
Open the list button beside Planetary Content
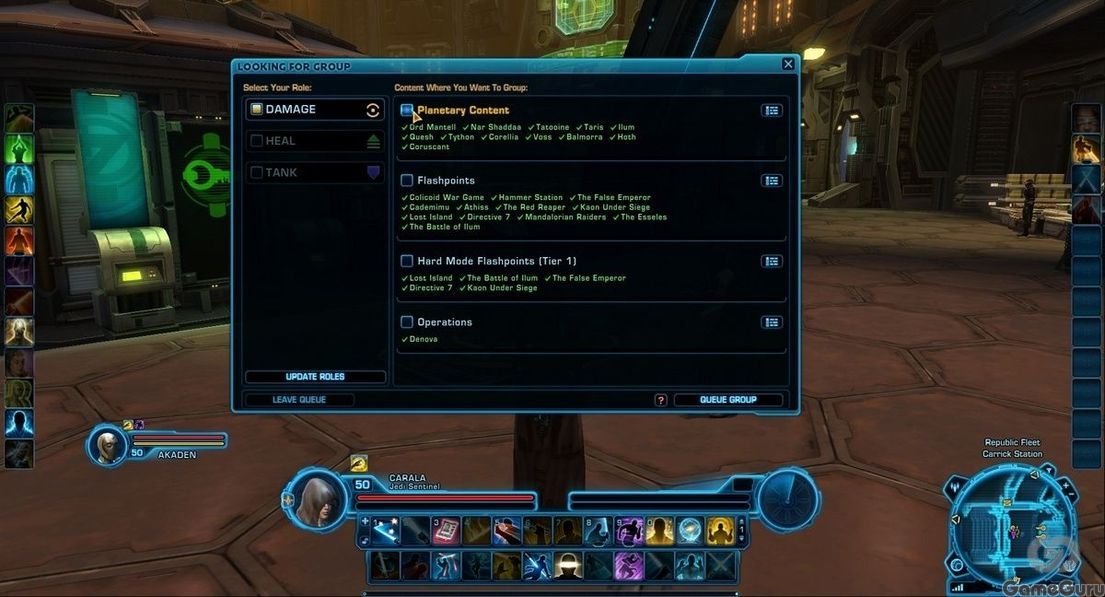(x=771, y=111)
